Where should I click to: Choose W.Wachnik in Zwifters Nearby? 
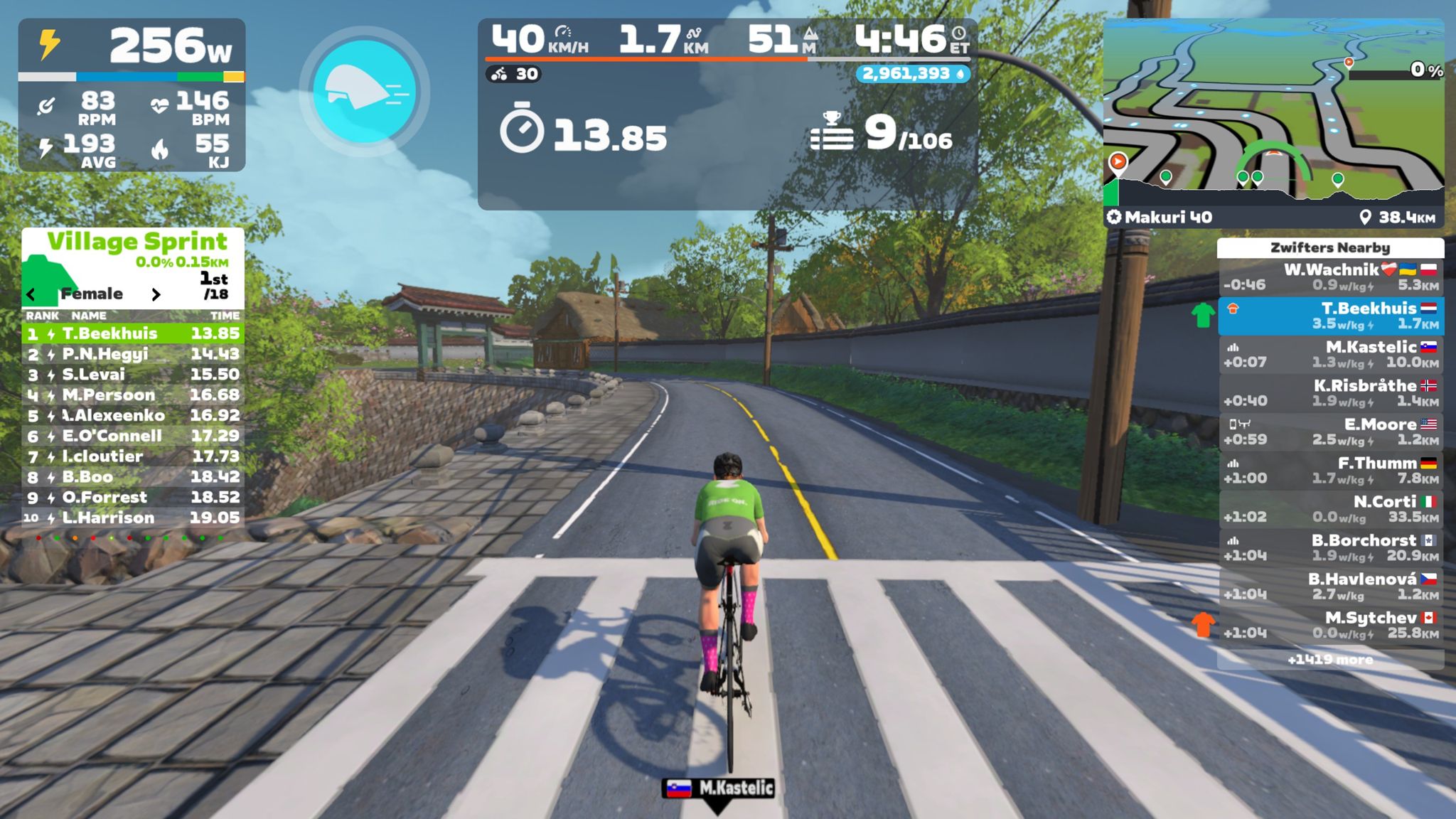point(1330,277)
